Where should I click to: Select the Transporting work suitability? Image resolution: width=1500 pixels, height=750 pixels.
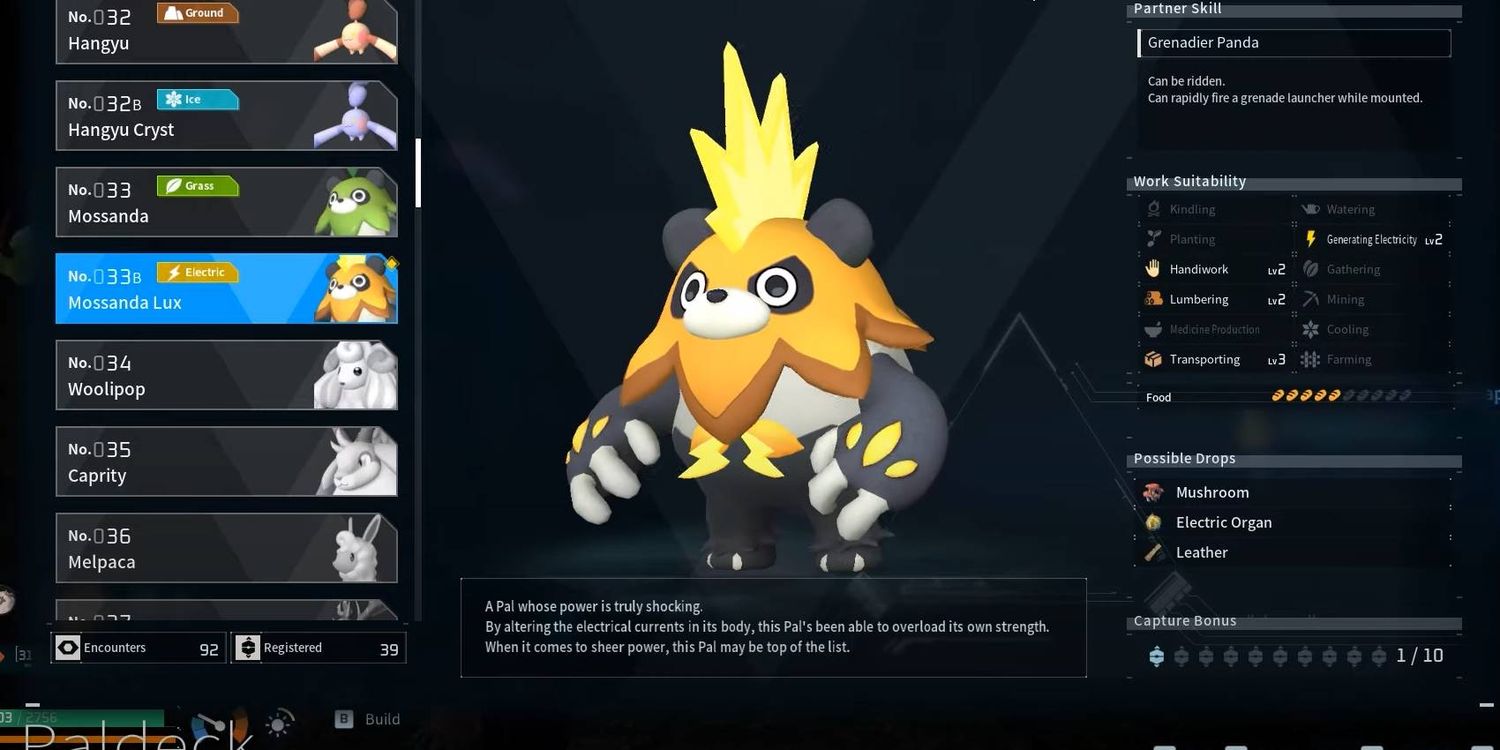click(x=1204, y=360)
